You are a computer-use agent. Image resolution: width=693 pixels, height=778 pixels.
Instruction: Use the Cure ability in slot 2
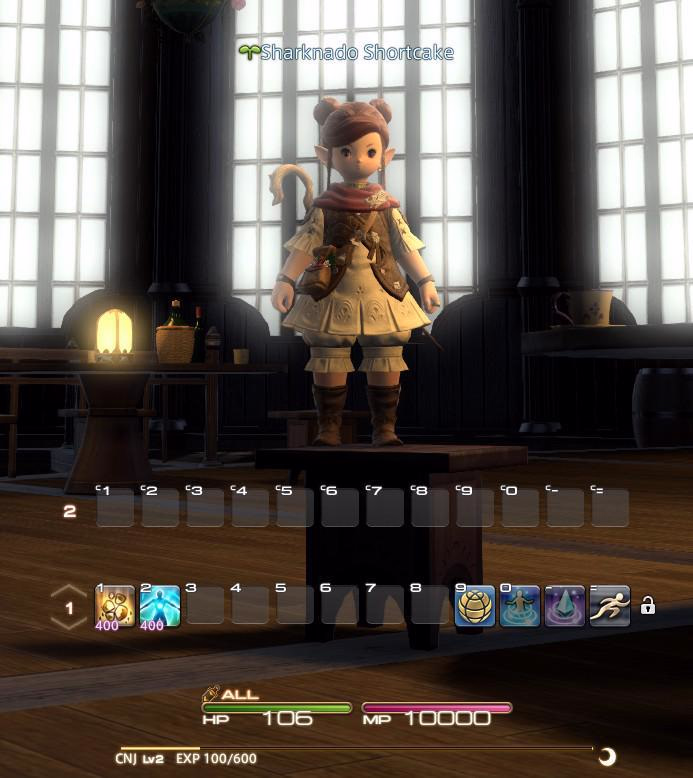coord(160,606)
